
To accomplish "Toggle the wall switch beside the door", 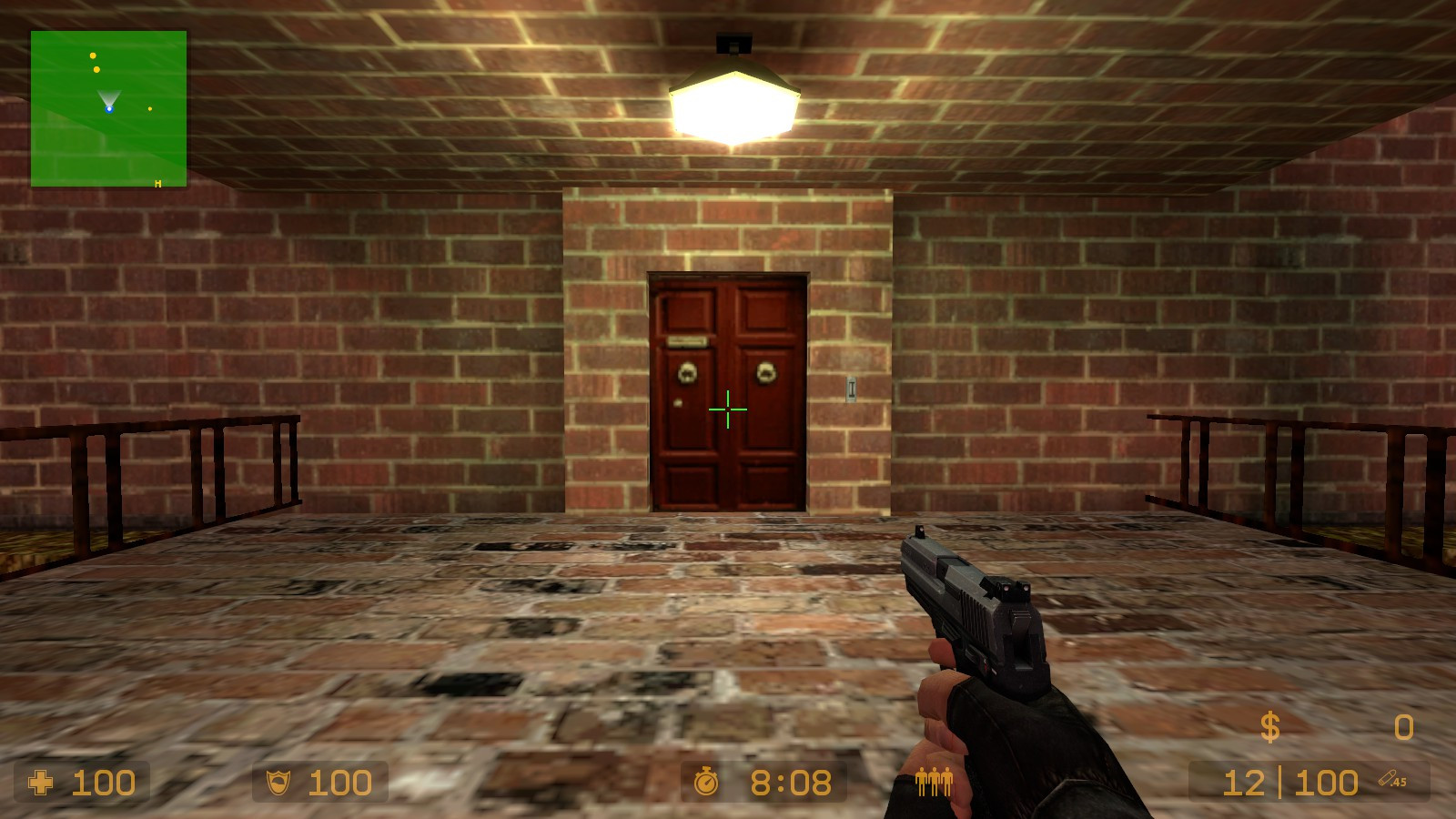I will (x=851, y=388).
